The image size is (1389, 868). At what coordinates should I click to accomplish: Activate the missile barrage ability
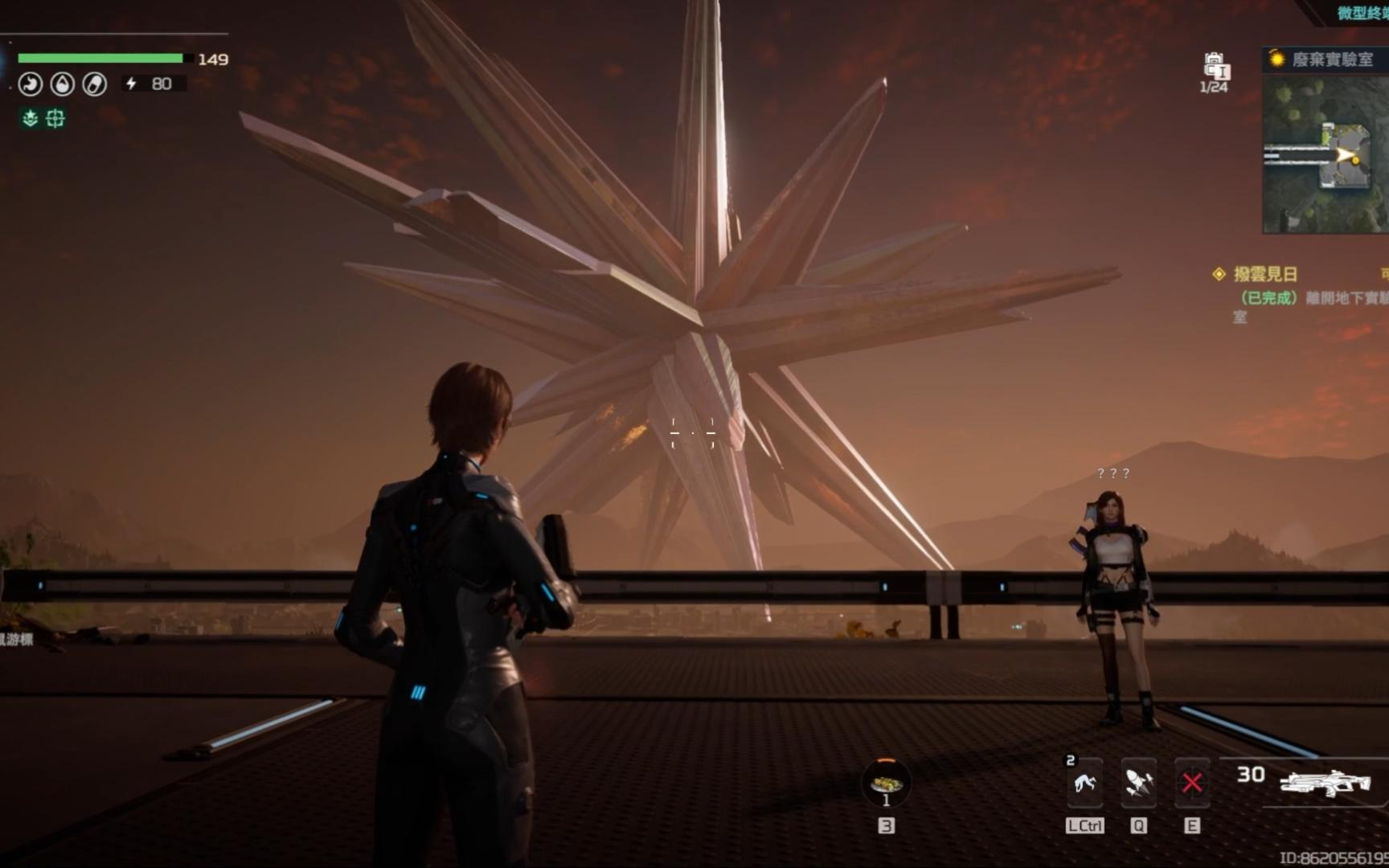pos(1138,782)
